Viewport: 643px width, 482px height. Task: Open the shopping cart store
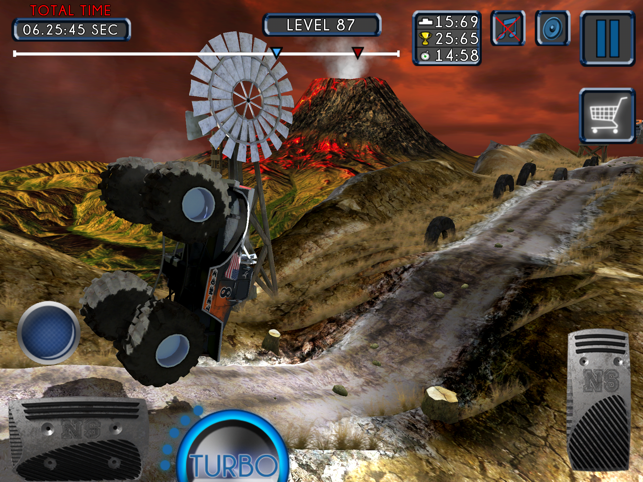(x=607, y=116)
